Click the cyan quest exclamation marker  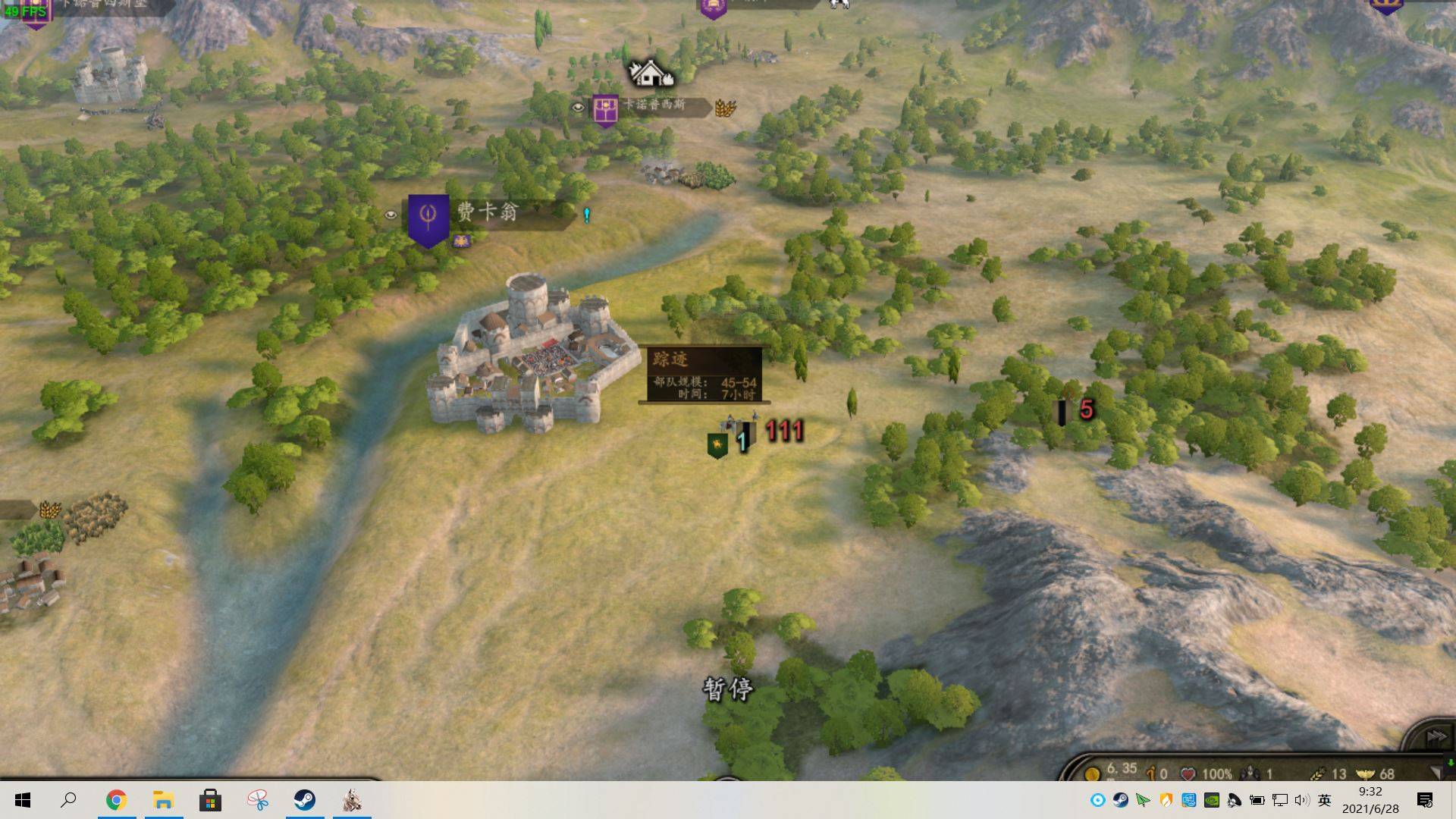click(586, 215)
